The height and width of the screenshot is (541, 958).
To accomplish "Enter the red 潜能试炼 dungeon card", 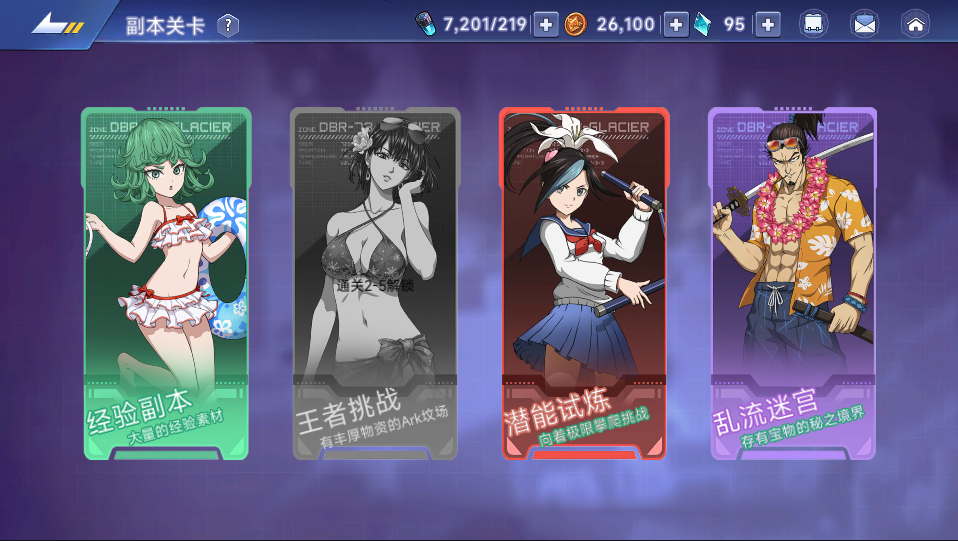I will 584,283.
